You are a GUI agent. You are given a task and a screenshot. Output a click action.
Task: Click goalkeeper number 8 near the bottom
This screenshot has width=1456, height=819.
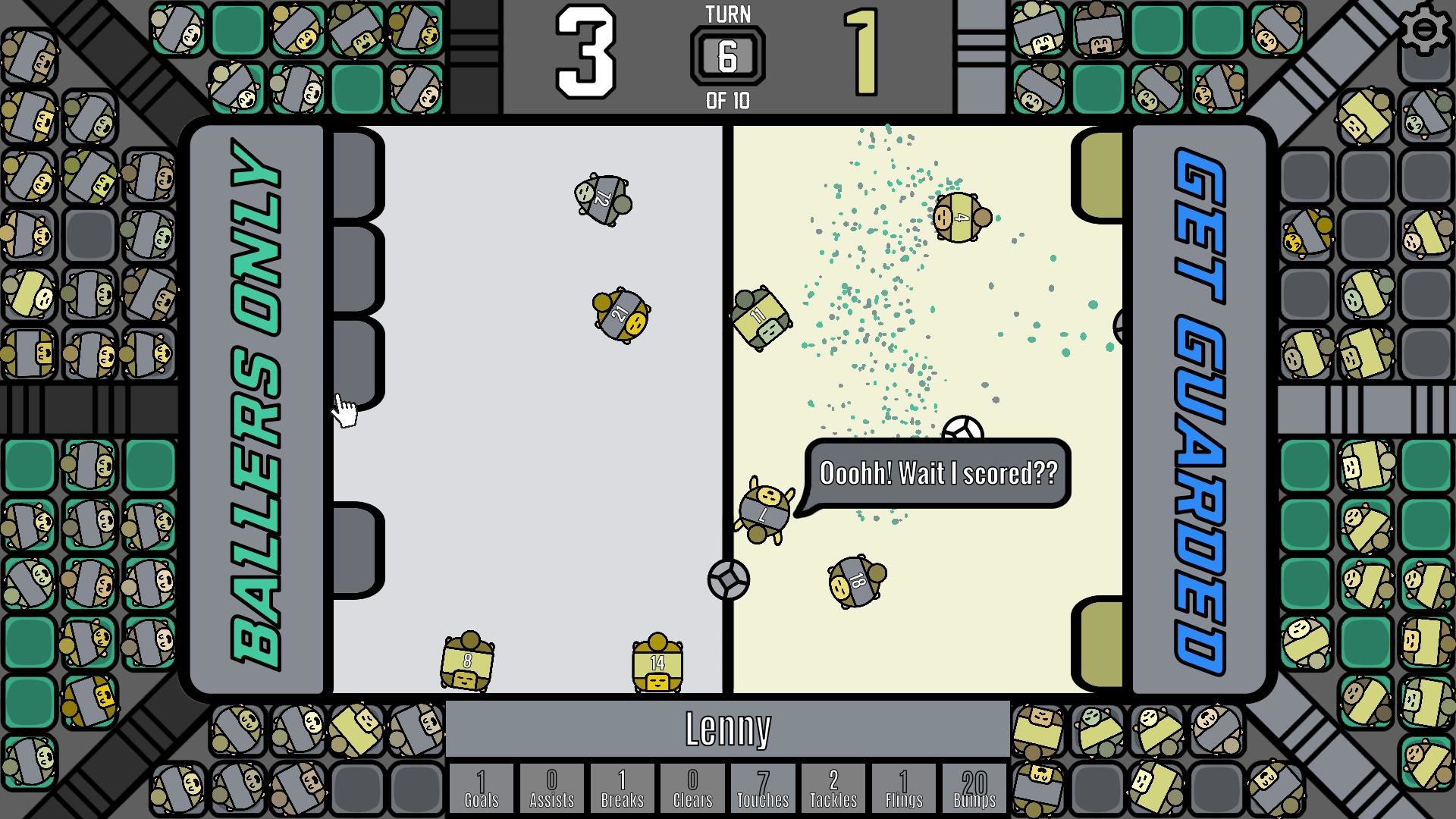coord(467,662)
